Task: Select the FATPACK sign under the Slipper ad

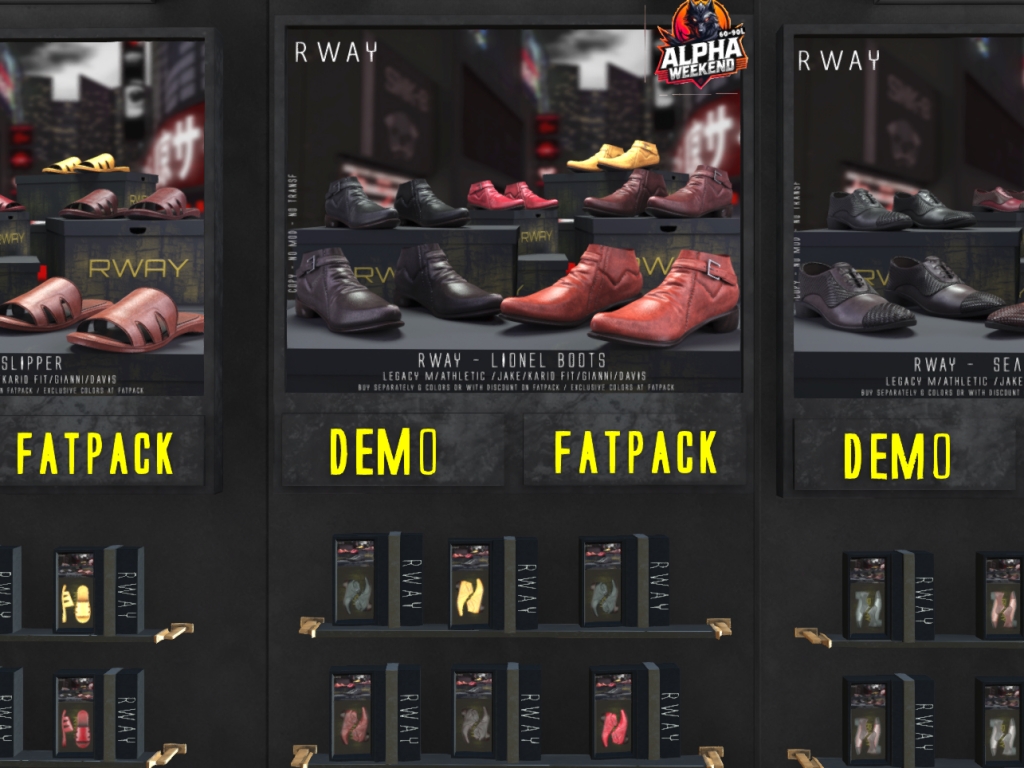Action: [x=96, y=453]
